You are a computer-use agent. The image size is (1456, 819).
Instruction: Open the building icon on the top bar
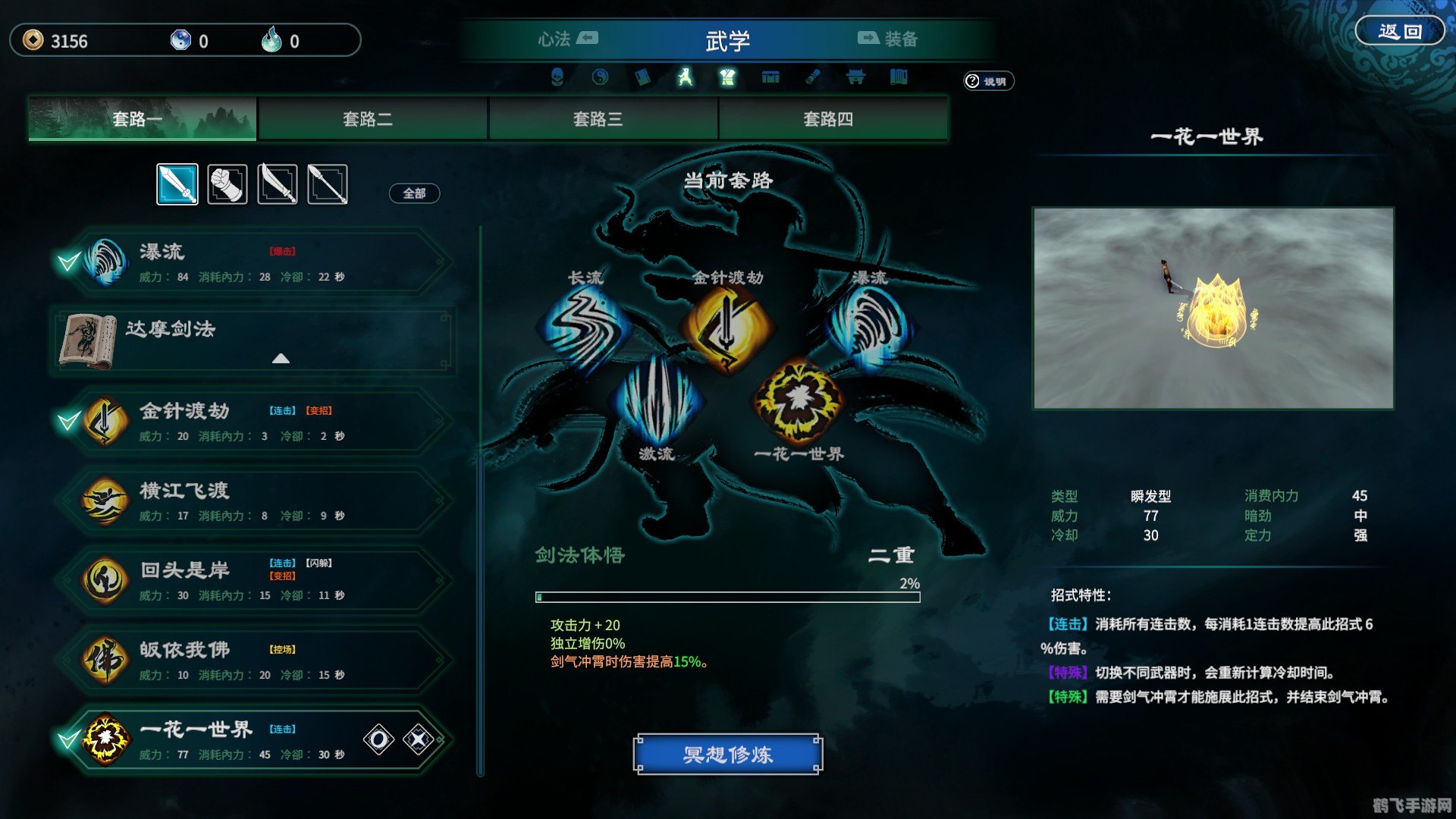pyautogui.click(x=855, y=77)
